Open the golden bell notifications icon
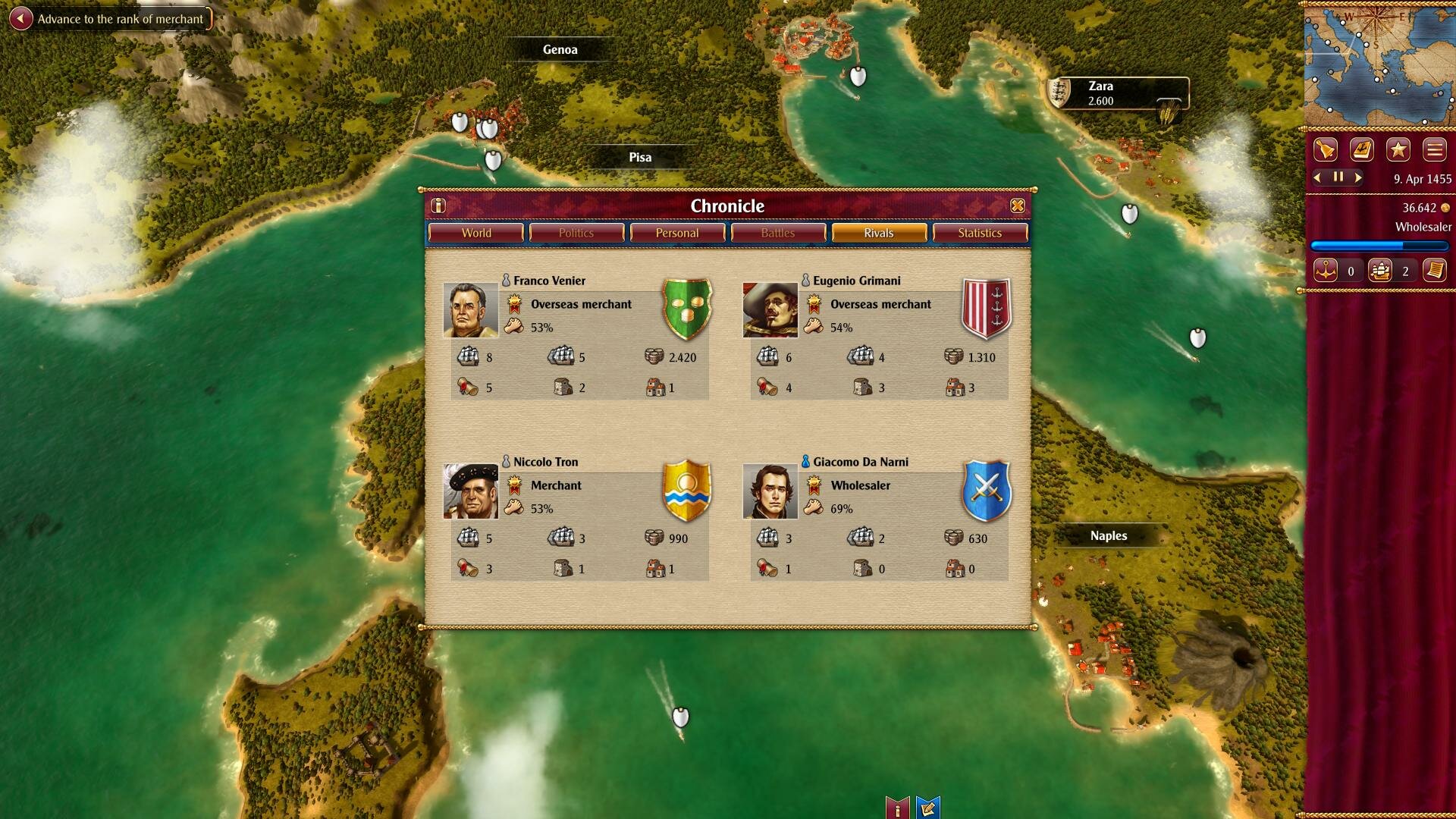1456x819 pixels. point(1325,149)
